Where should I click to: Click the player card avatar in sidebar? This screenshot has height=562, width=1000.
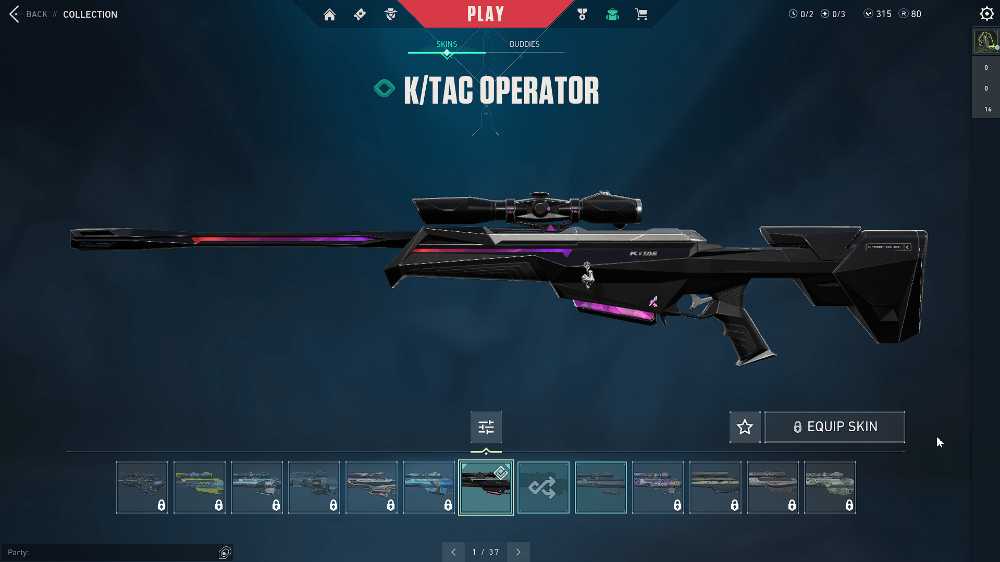pyautogui.click(x=986, y=41)
